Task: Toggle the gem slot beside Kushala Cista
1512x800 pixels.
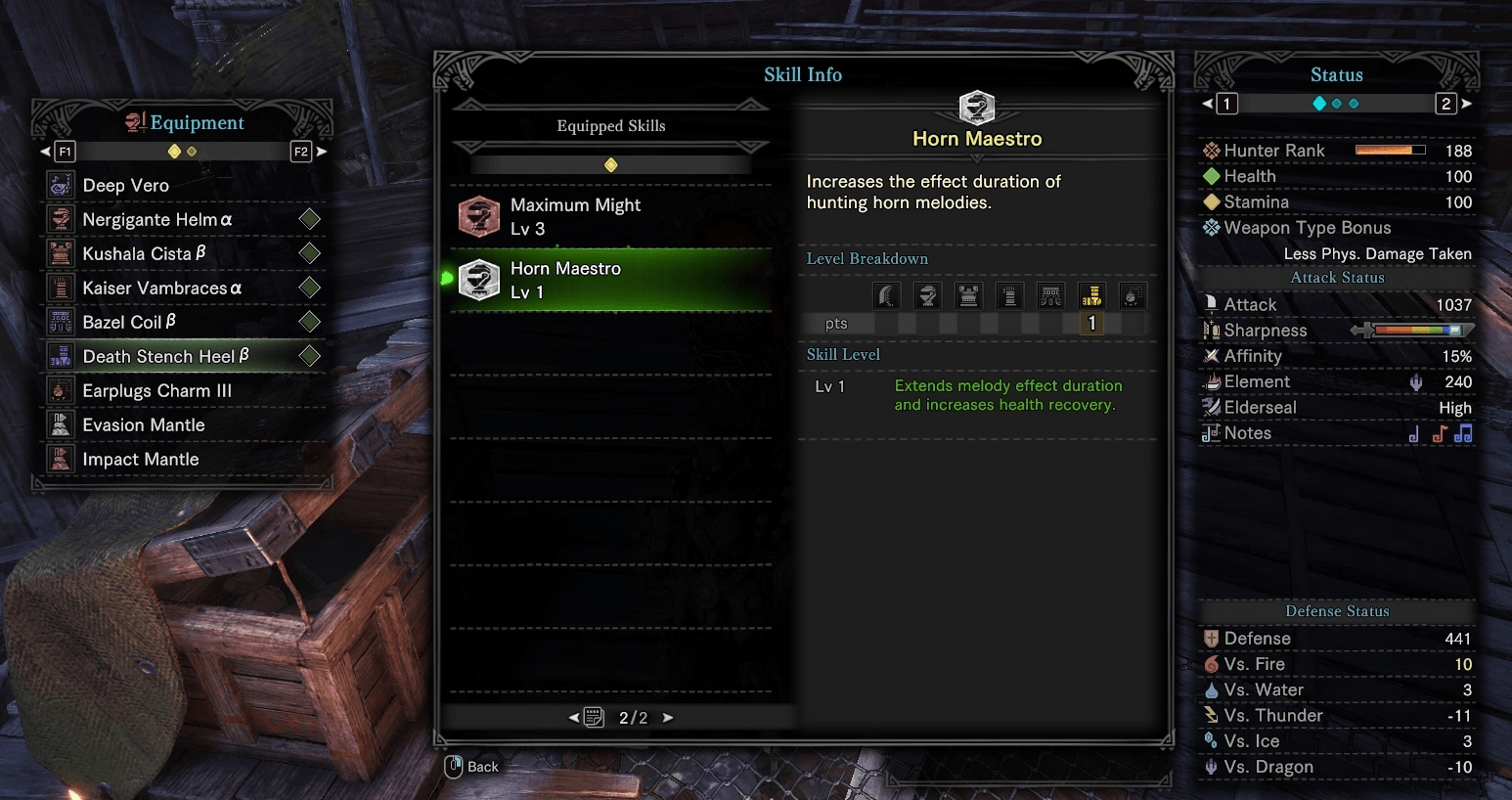Action: pyautogui.click(x=309, y=253)
